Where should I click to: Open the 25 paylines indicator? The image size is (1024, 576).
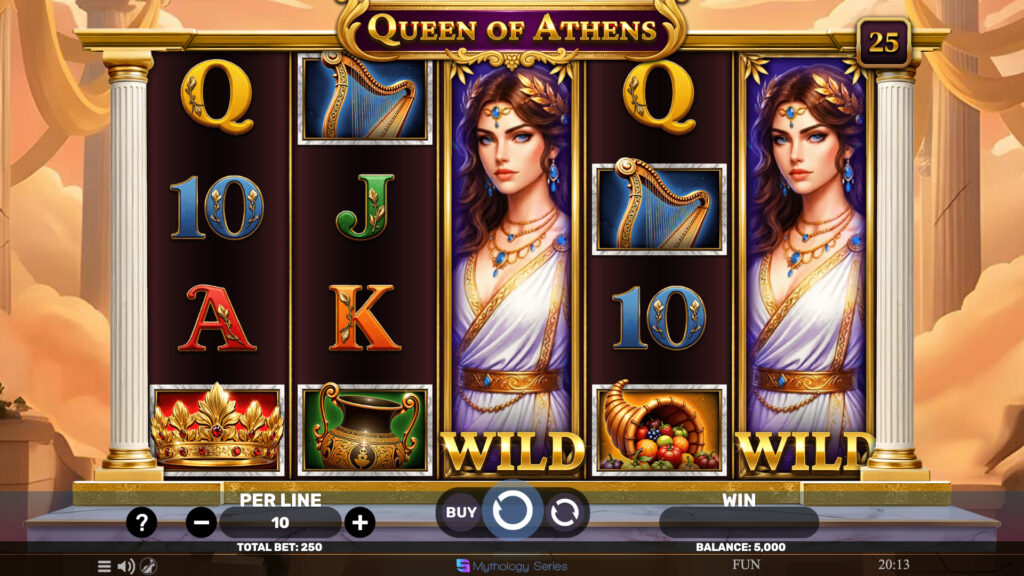(883, 42)
